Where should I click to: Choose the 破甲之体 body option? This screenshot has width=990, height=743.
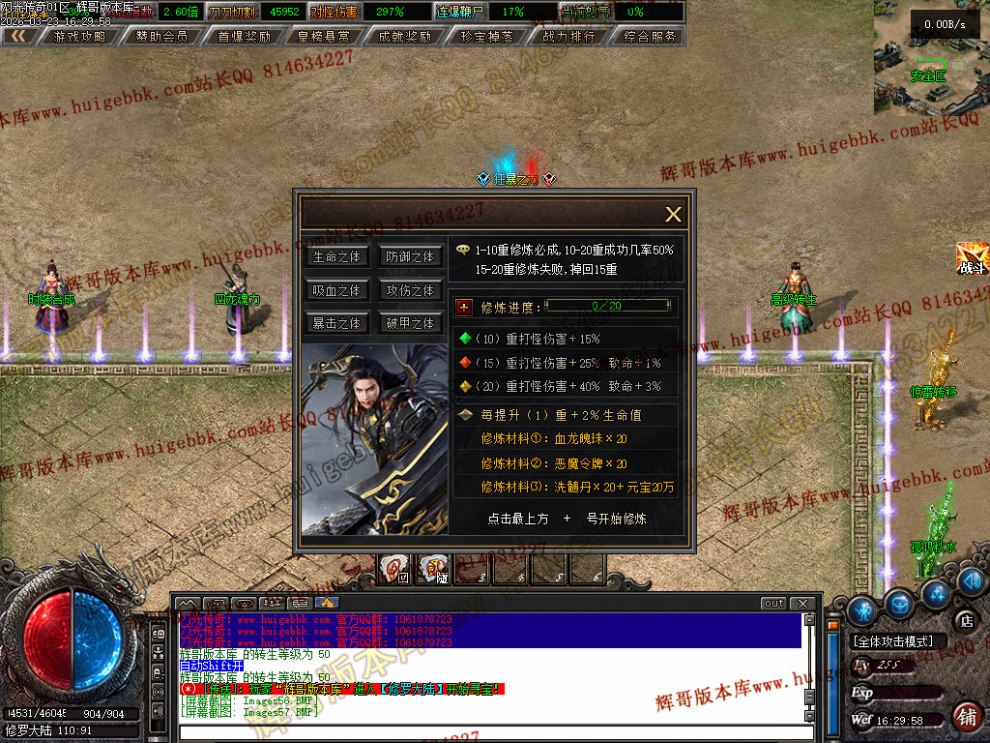tap(410, 323)
